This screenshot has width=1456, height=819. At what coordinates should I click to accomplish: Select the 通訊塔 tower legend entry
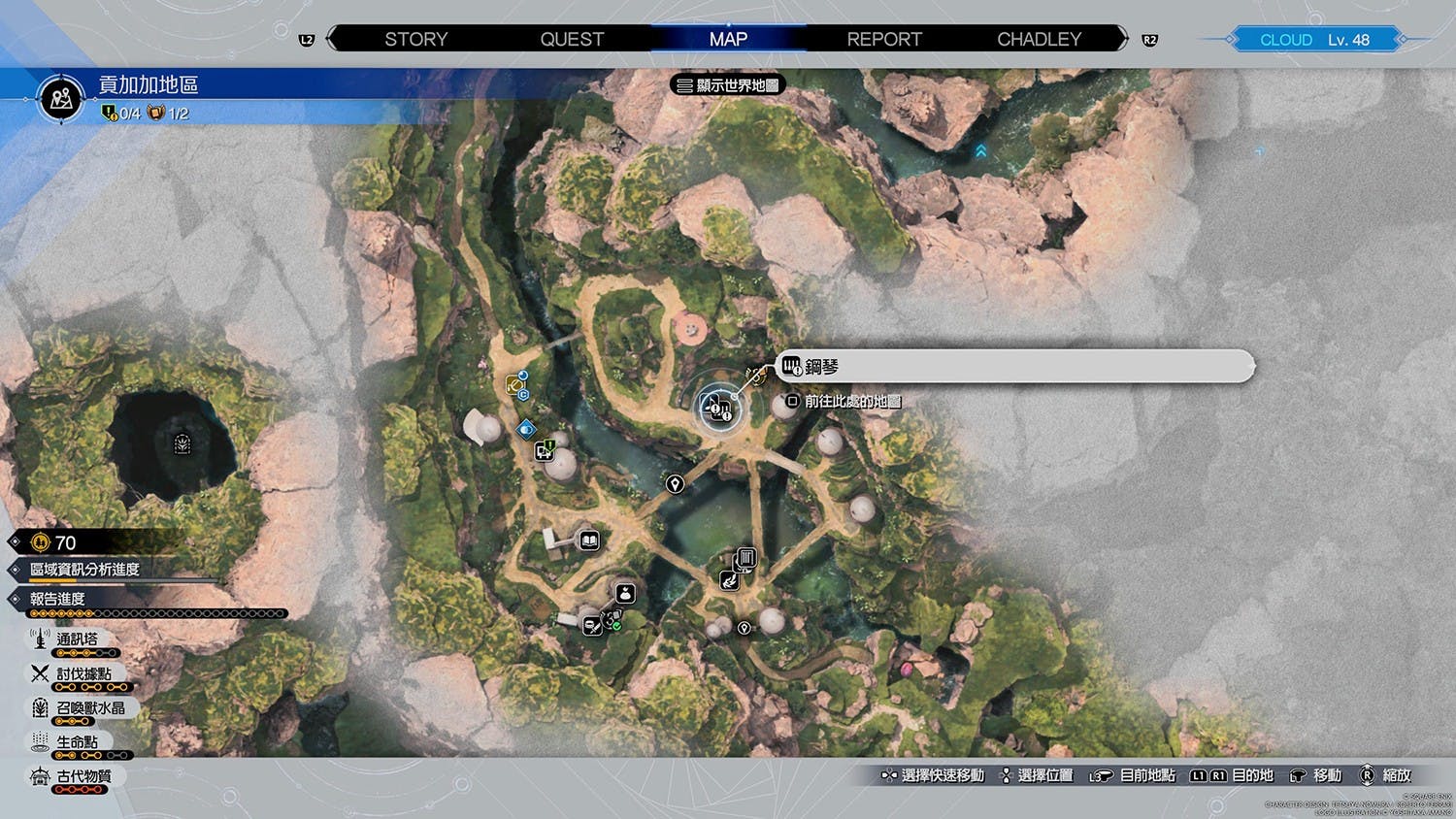(x=76, y=639)
